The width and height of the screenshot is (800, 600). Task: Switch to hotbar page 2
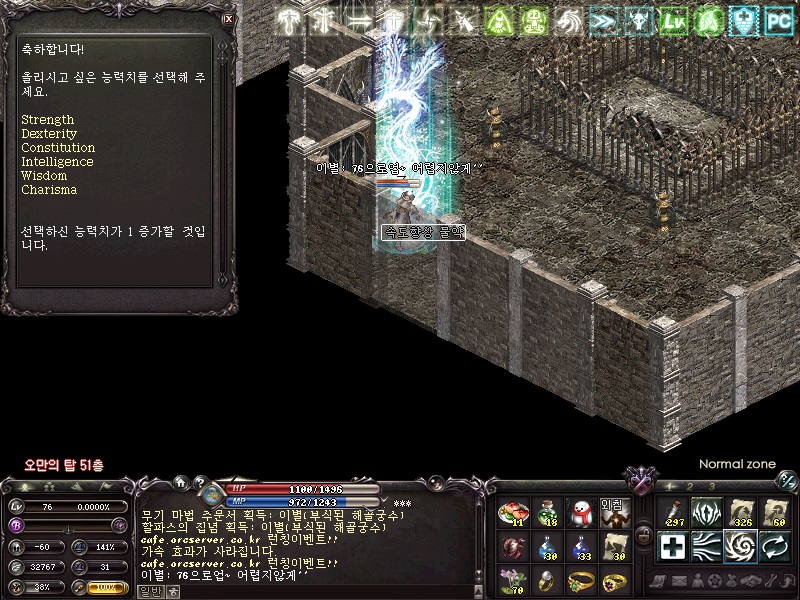690,487
